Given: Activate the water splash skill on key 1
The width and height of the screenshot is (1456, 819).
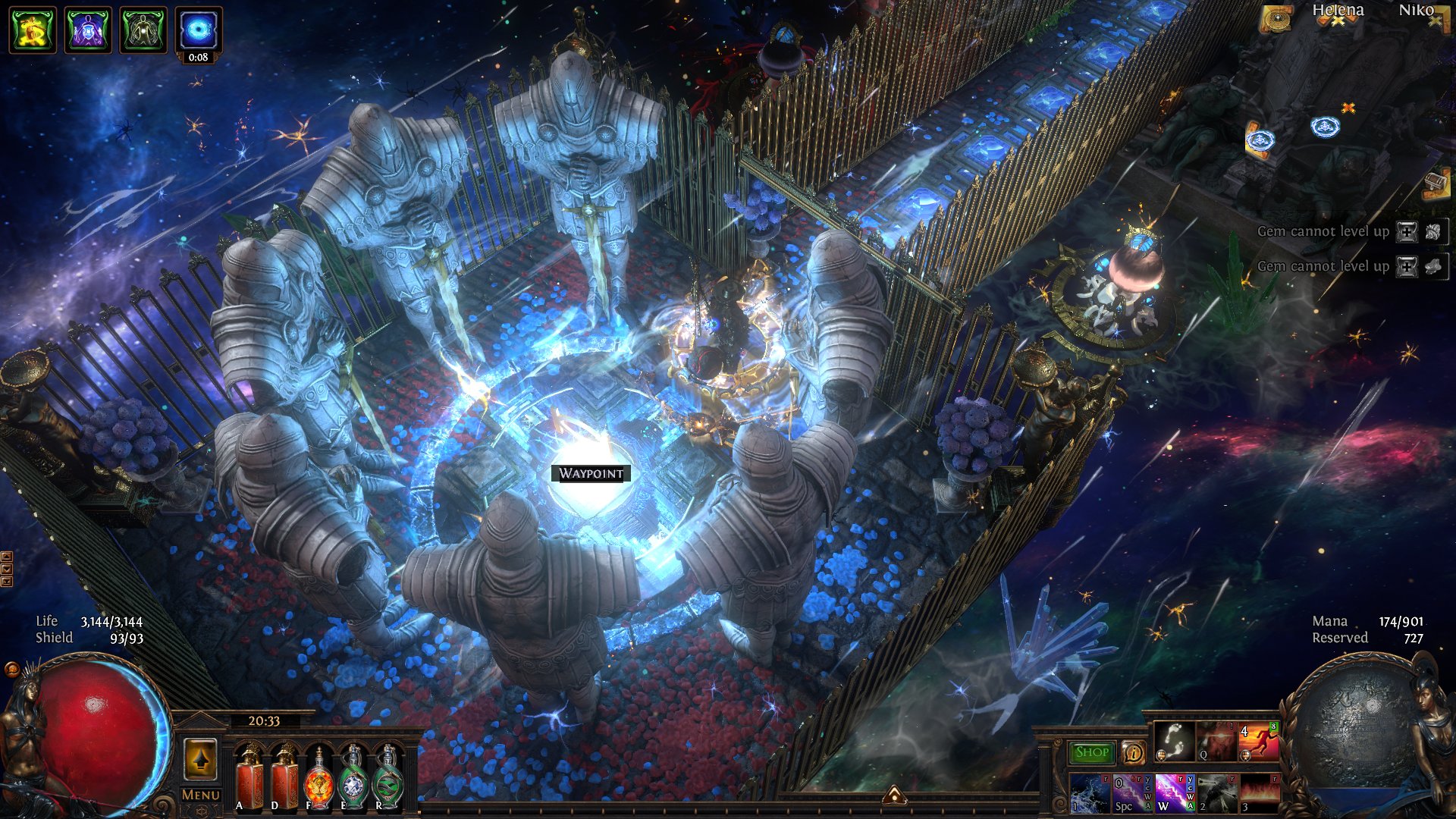Looking at the screenshot, I should click(x=1090, y=793).
